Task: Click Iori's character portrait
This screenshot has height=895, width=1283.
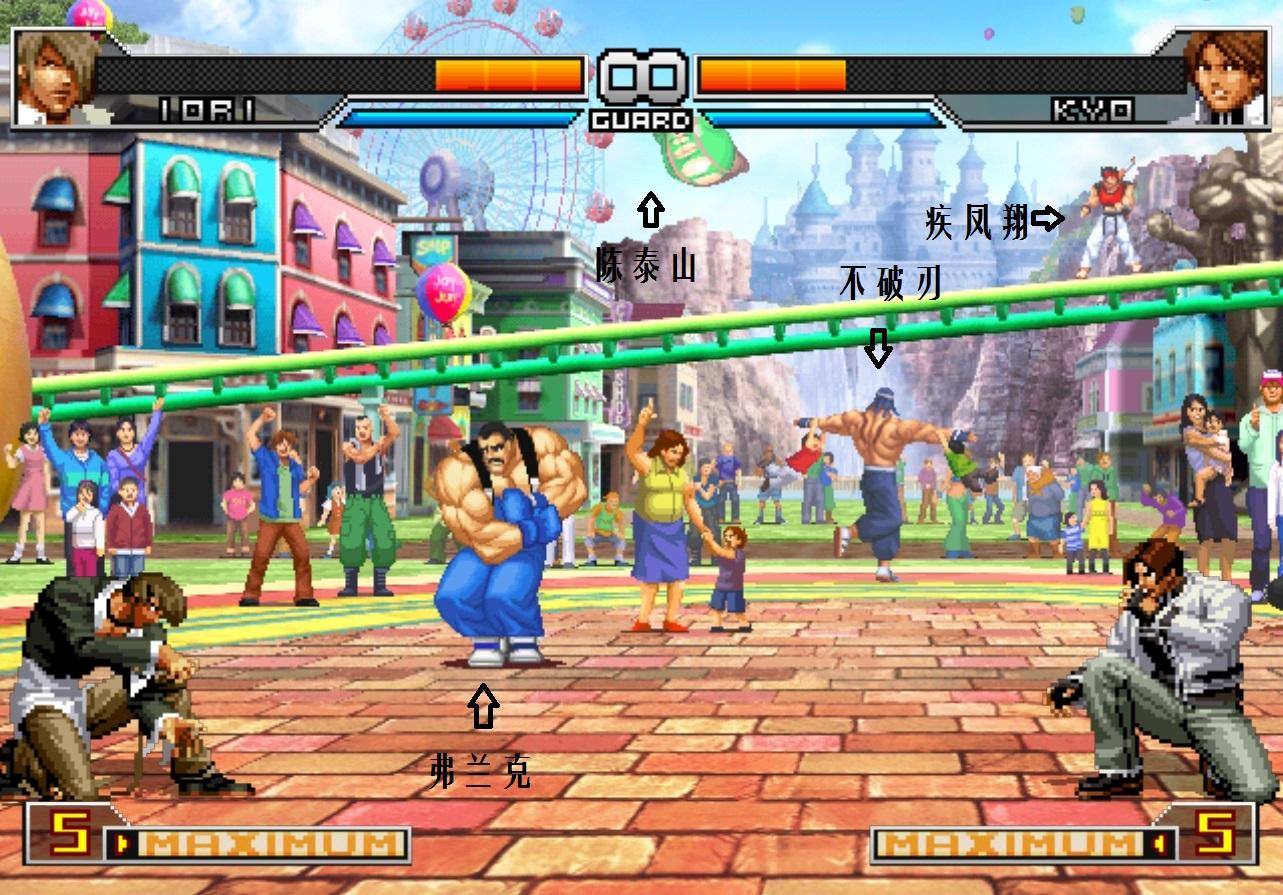Action: coord(55,76)
